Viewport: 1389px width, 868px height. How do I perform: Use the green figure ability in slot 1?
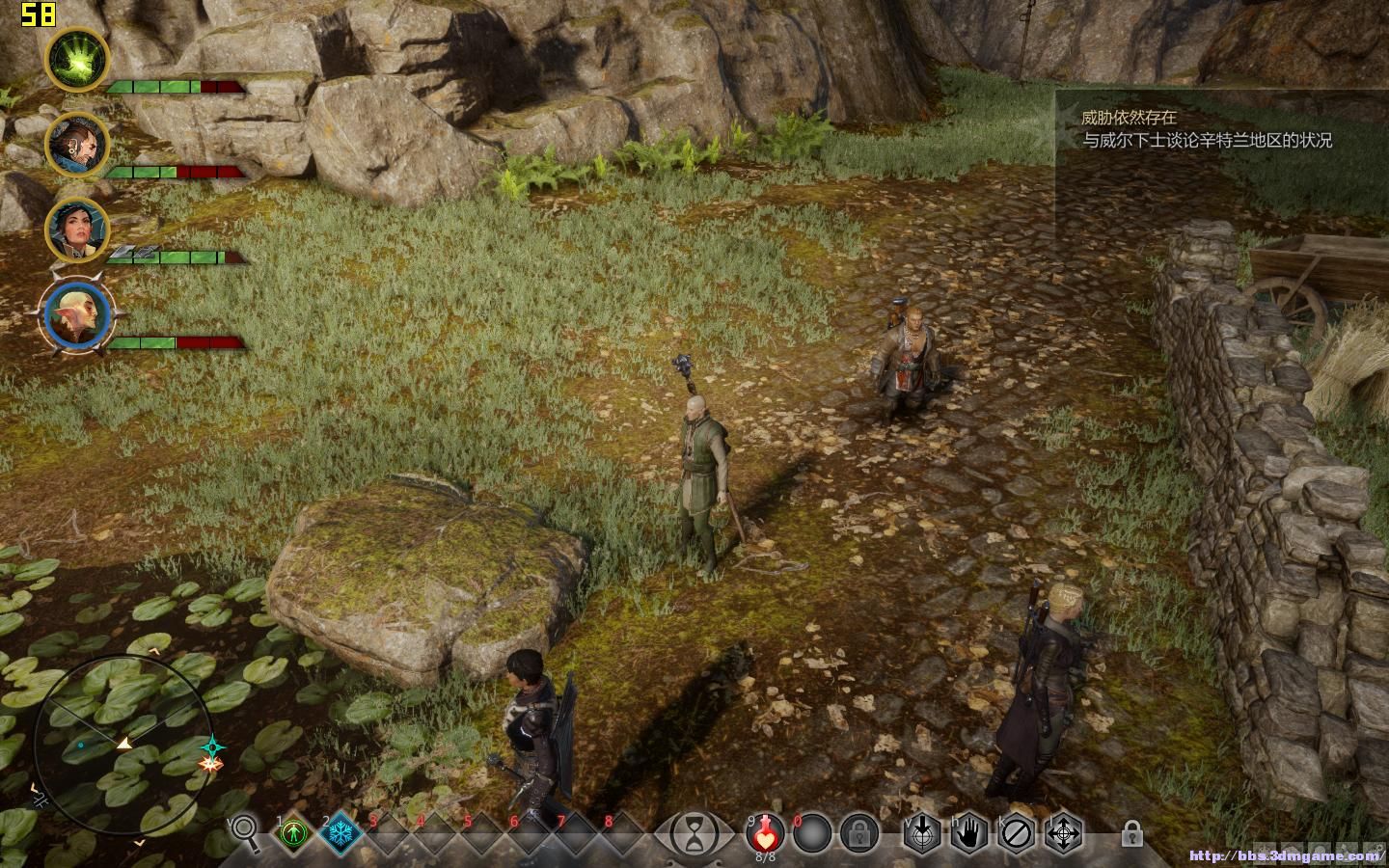point(293,832)
